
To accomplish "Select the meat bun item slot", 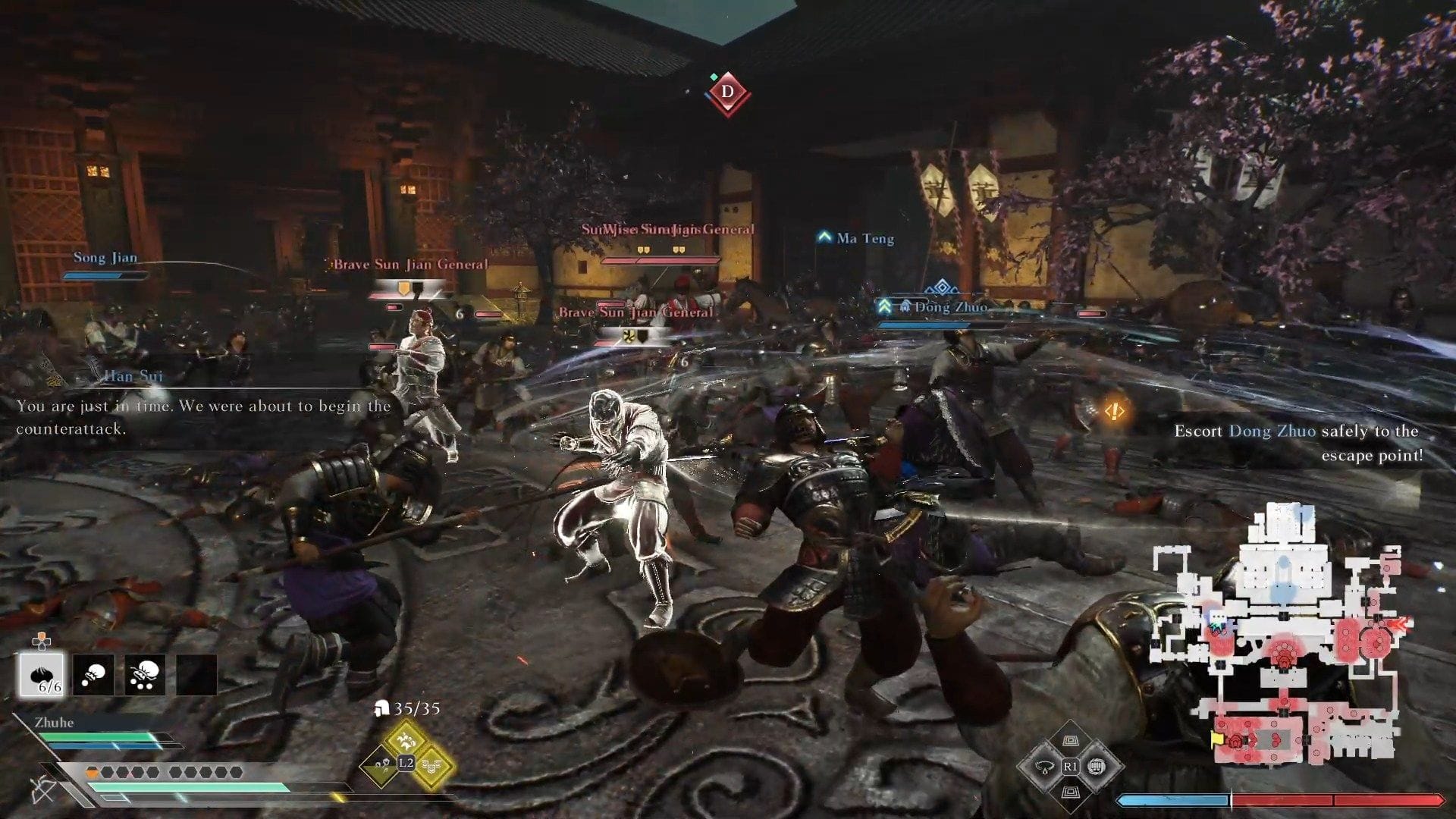I will (42, 675).
